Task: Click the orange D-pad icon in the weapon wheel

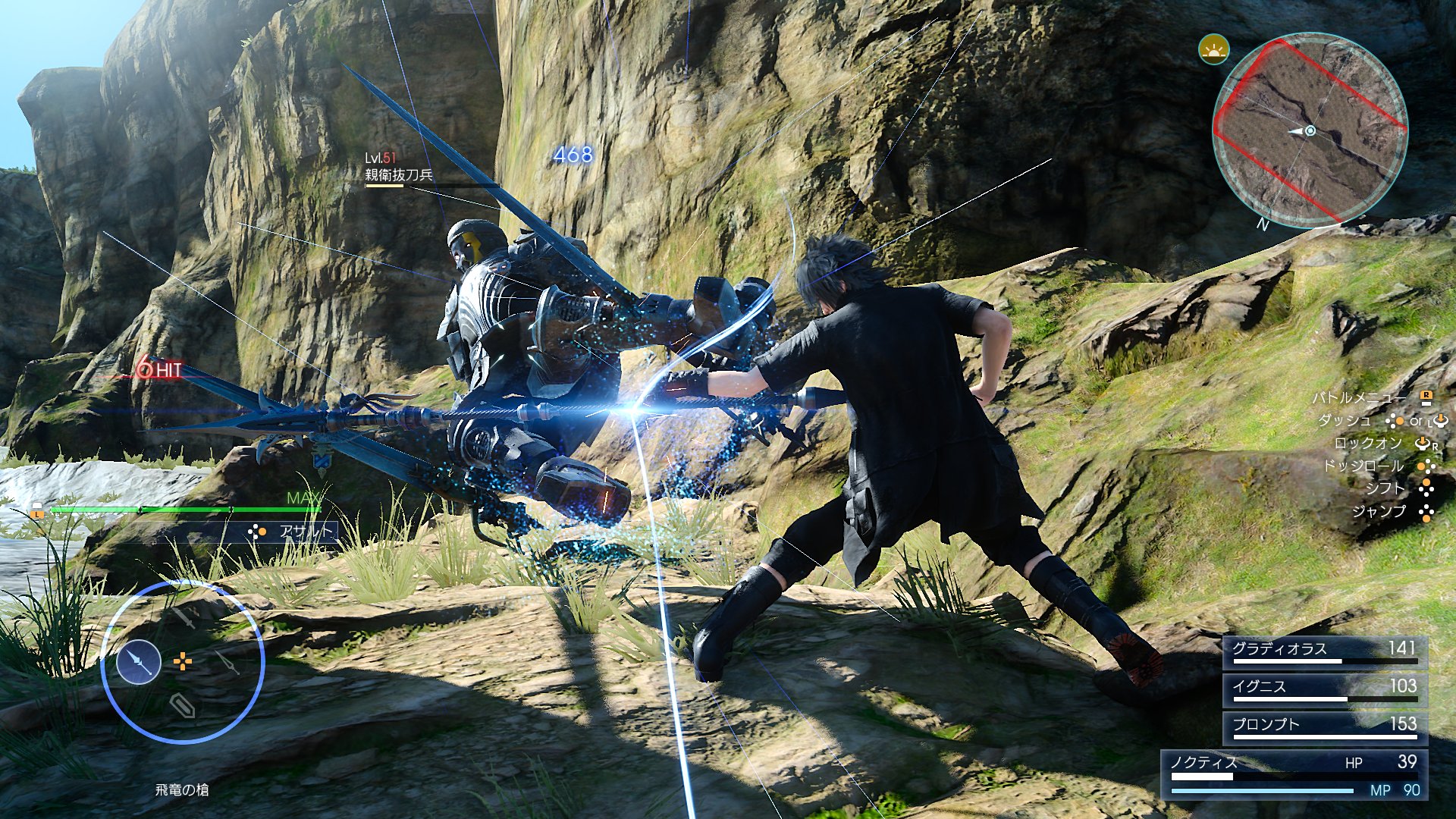Action: pos(183,661)
